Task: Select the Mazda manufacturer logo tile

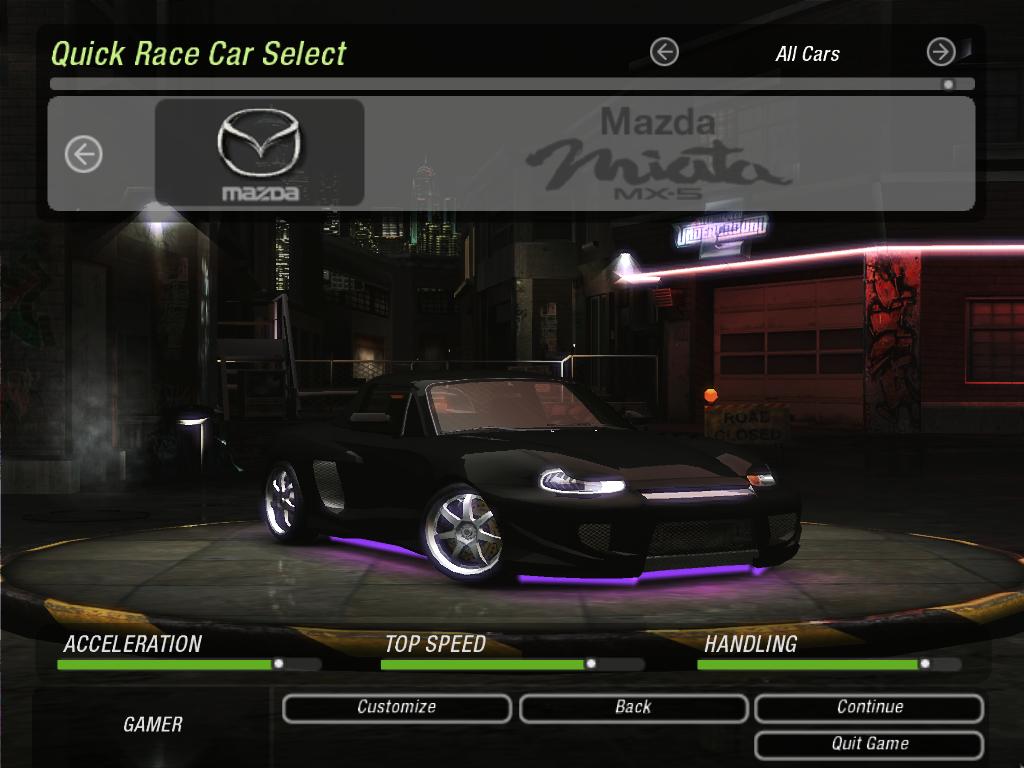Action: (x=259, y=152)
